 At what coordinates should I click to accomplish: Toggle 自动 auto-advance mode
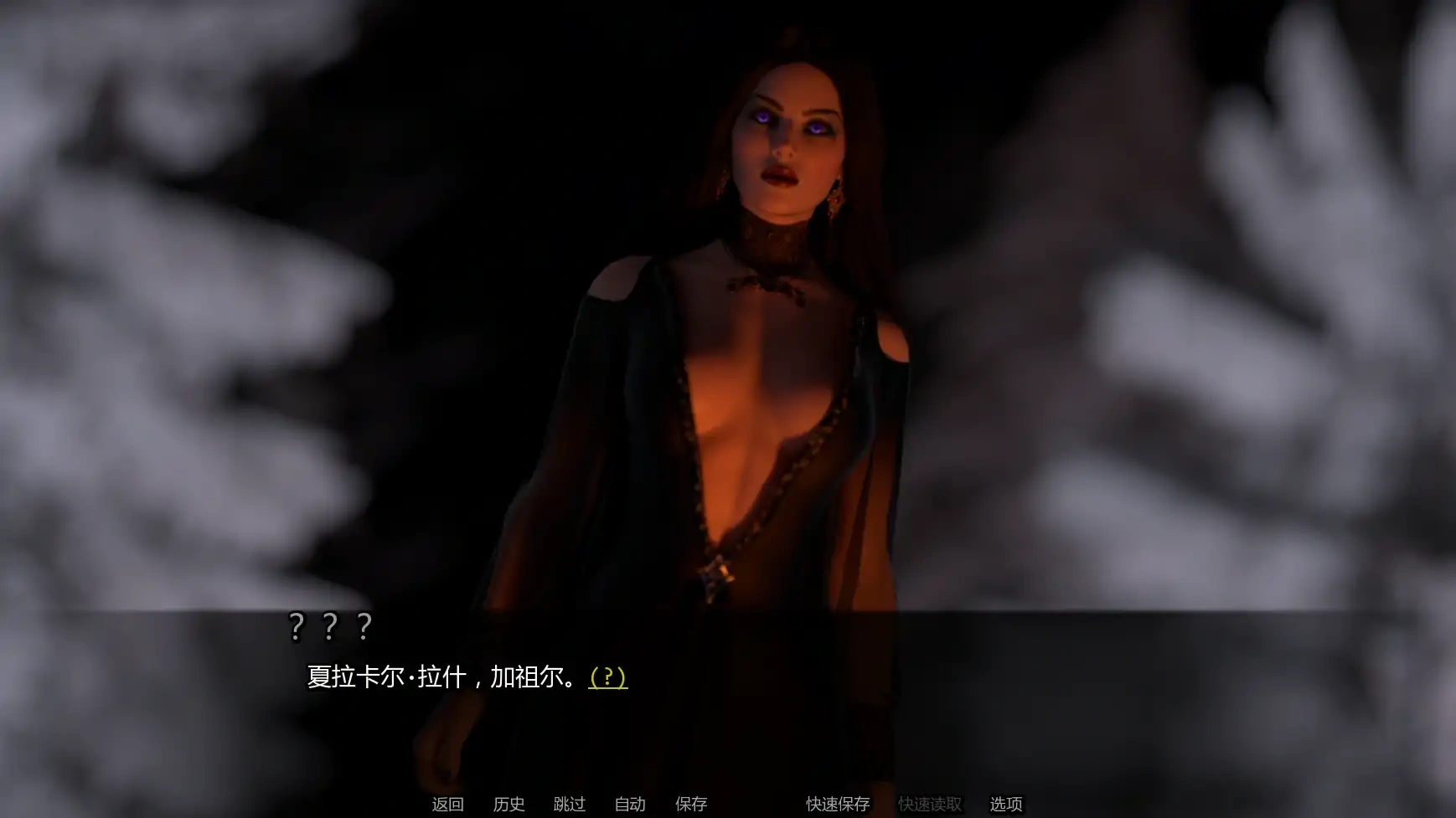click(x=630, y=805)
